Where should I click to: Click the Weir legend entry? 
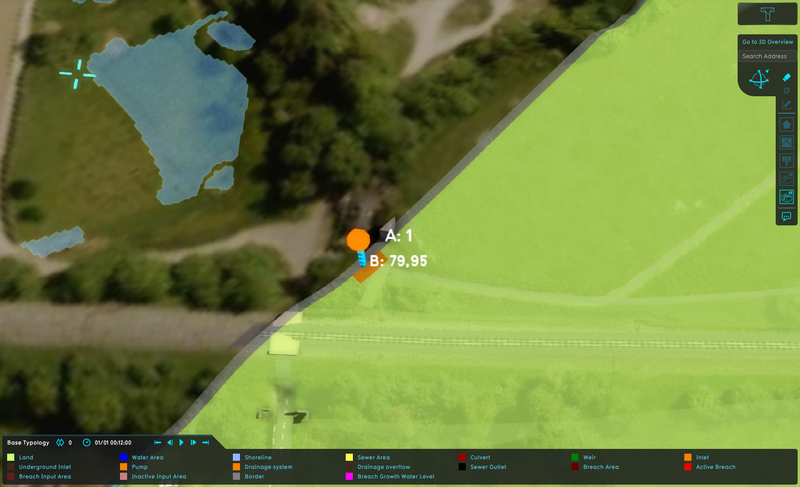click(589, 457)
